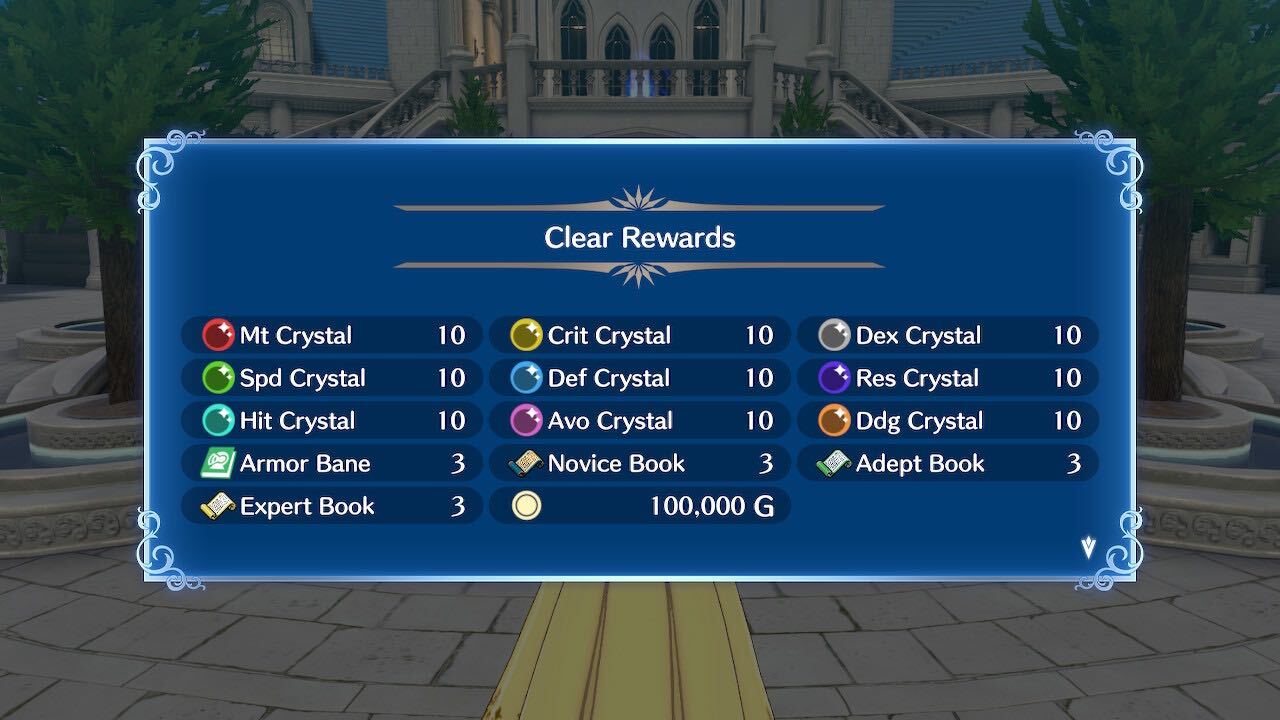
Task: Select the Res Crystal reward row
Action: 947,378
